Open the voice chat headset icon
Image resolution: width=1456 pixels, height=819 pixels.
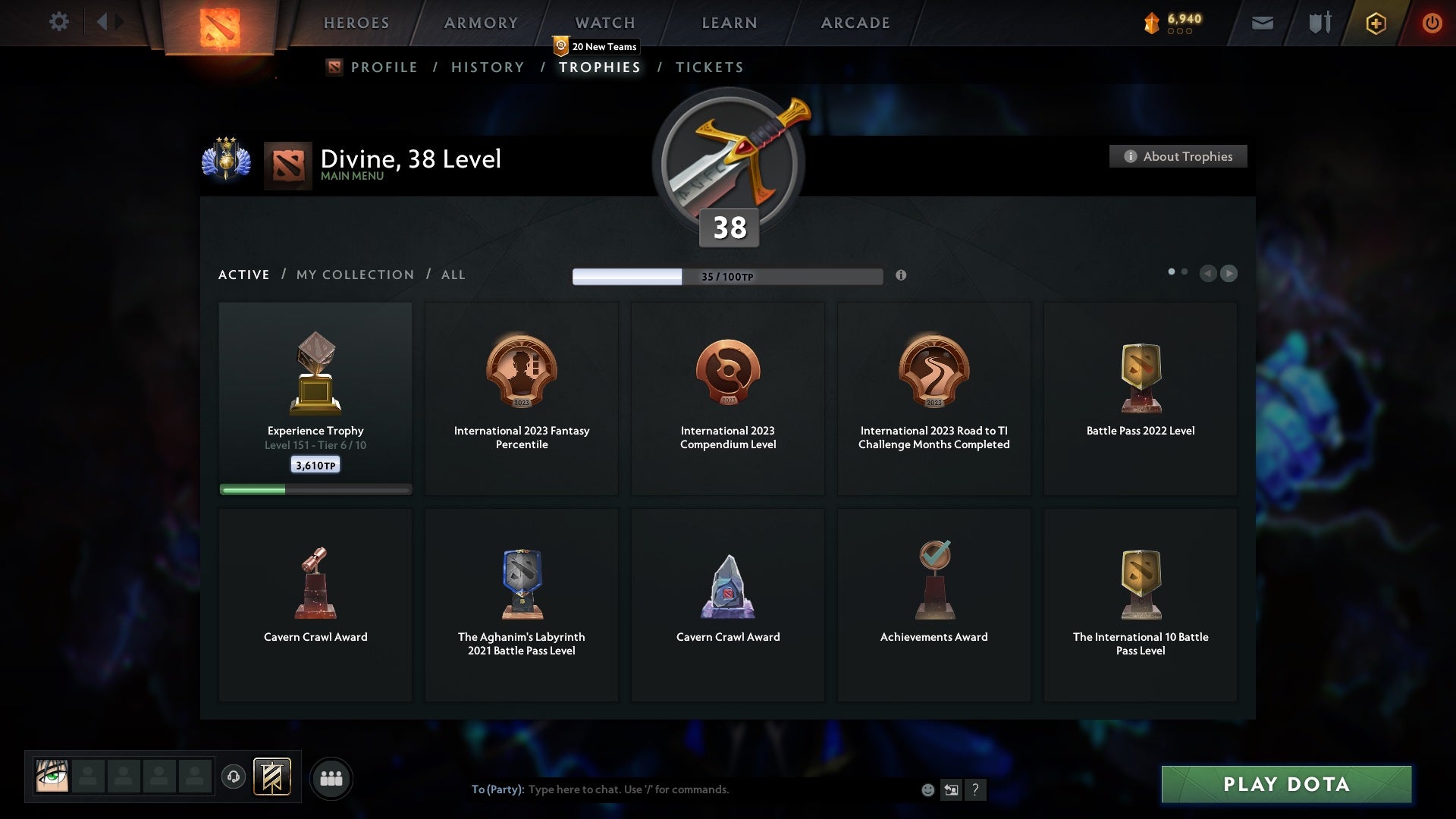tap(234, 777)
